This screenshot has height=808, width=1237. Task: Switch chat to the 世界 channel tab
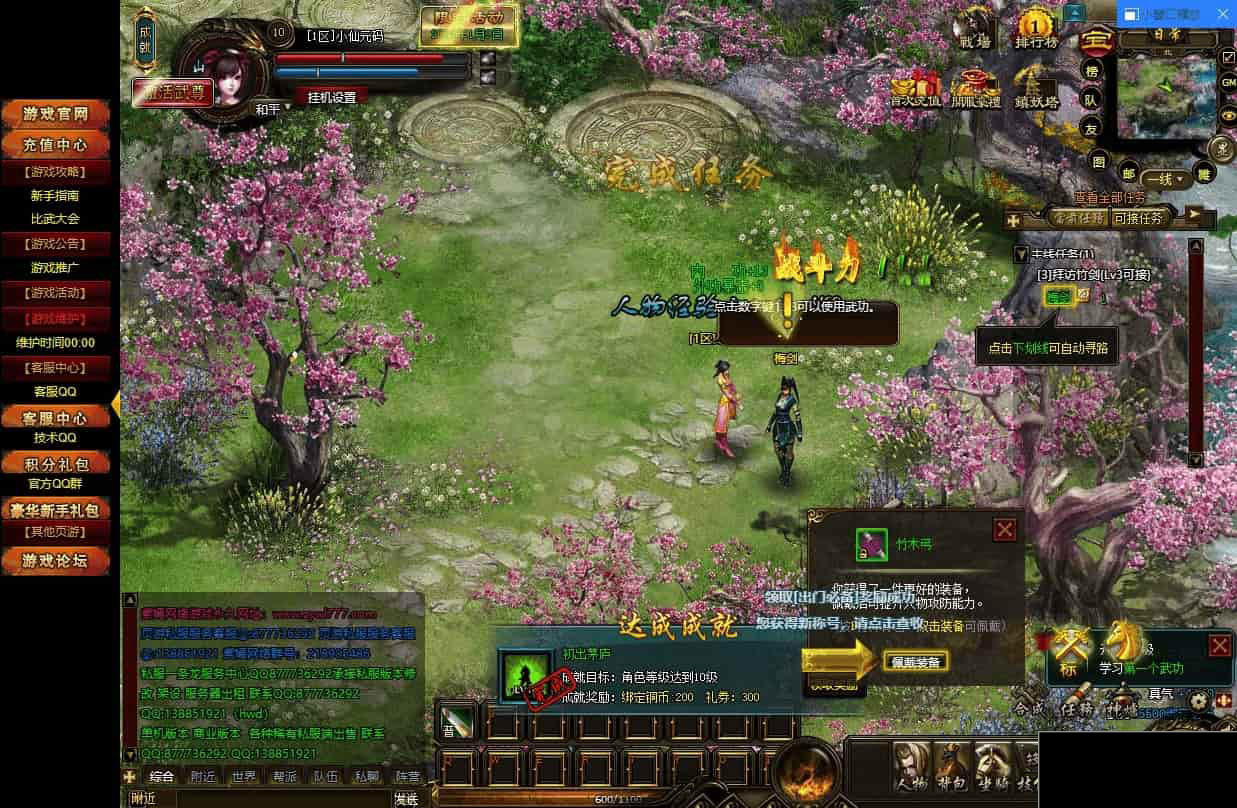tap(243, 776)
